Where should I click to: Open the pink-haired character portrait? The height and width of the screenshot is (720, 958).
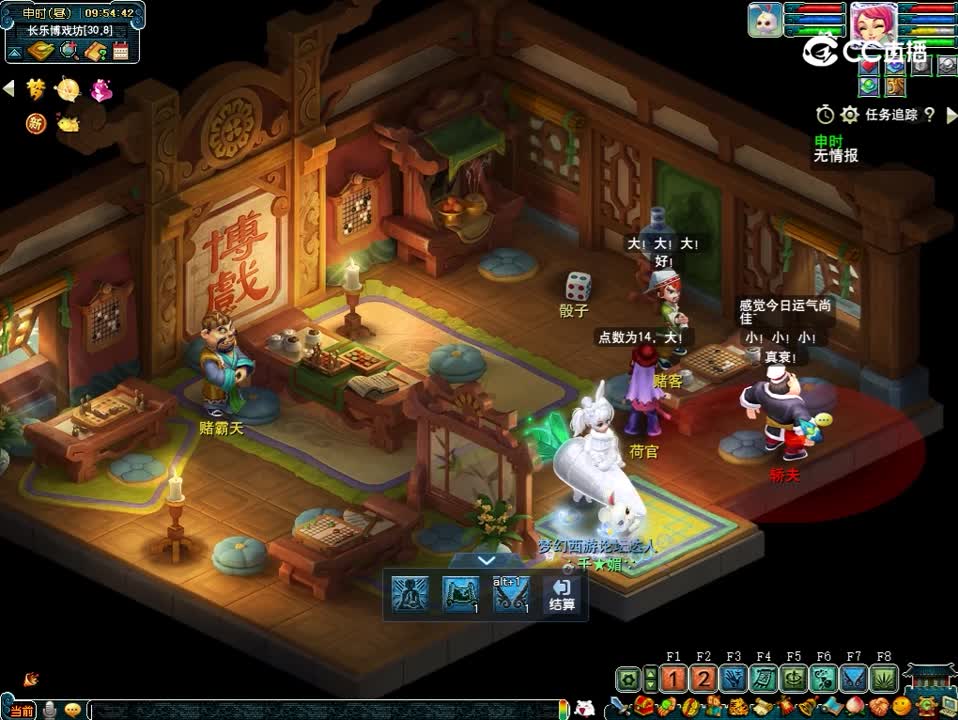(868, 20)
